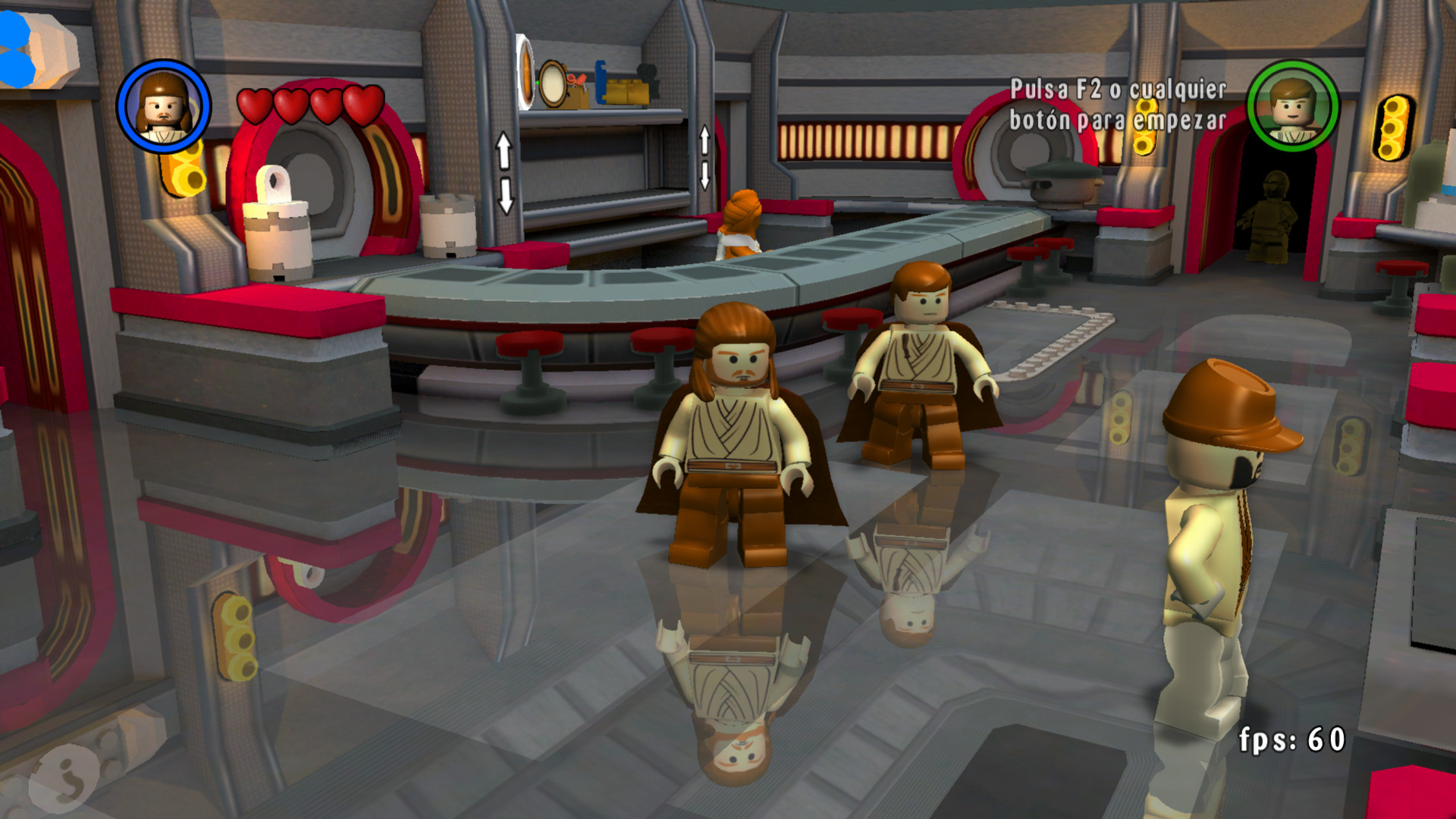Click a red heart to check health level

pyautogui.click(x=291, y=106)
